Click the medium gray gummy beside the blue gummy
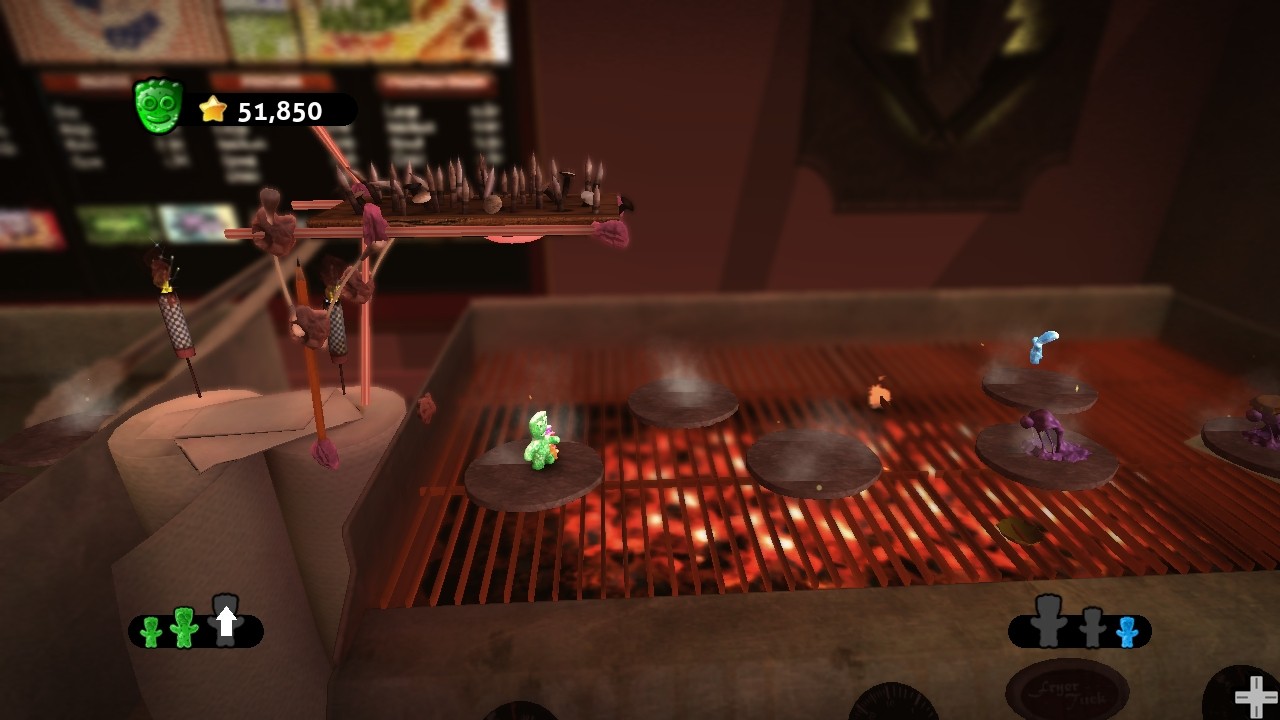 coord(1093,628)
